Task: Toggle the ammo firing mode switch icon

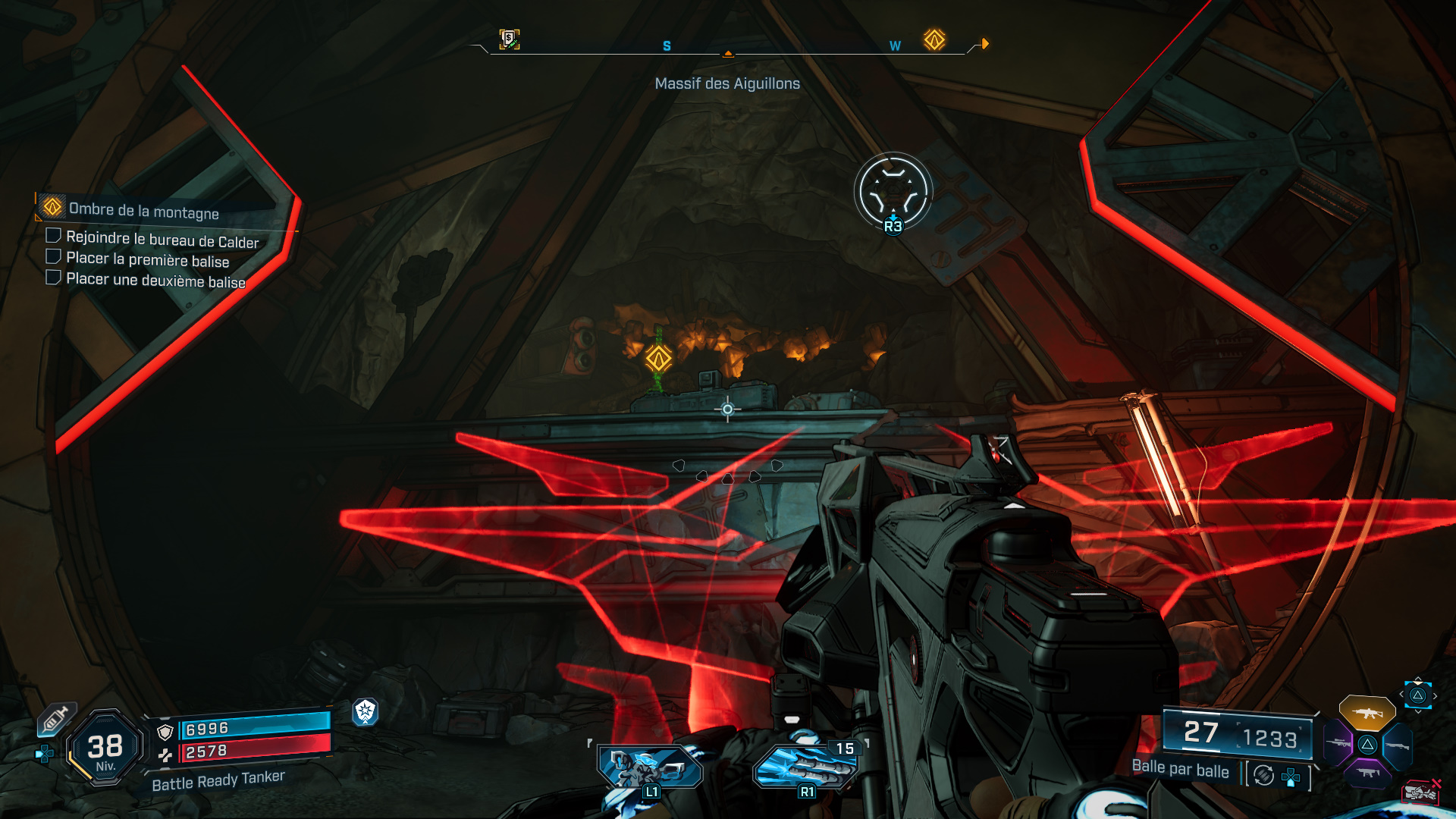Action: pos(1263,775)
